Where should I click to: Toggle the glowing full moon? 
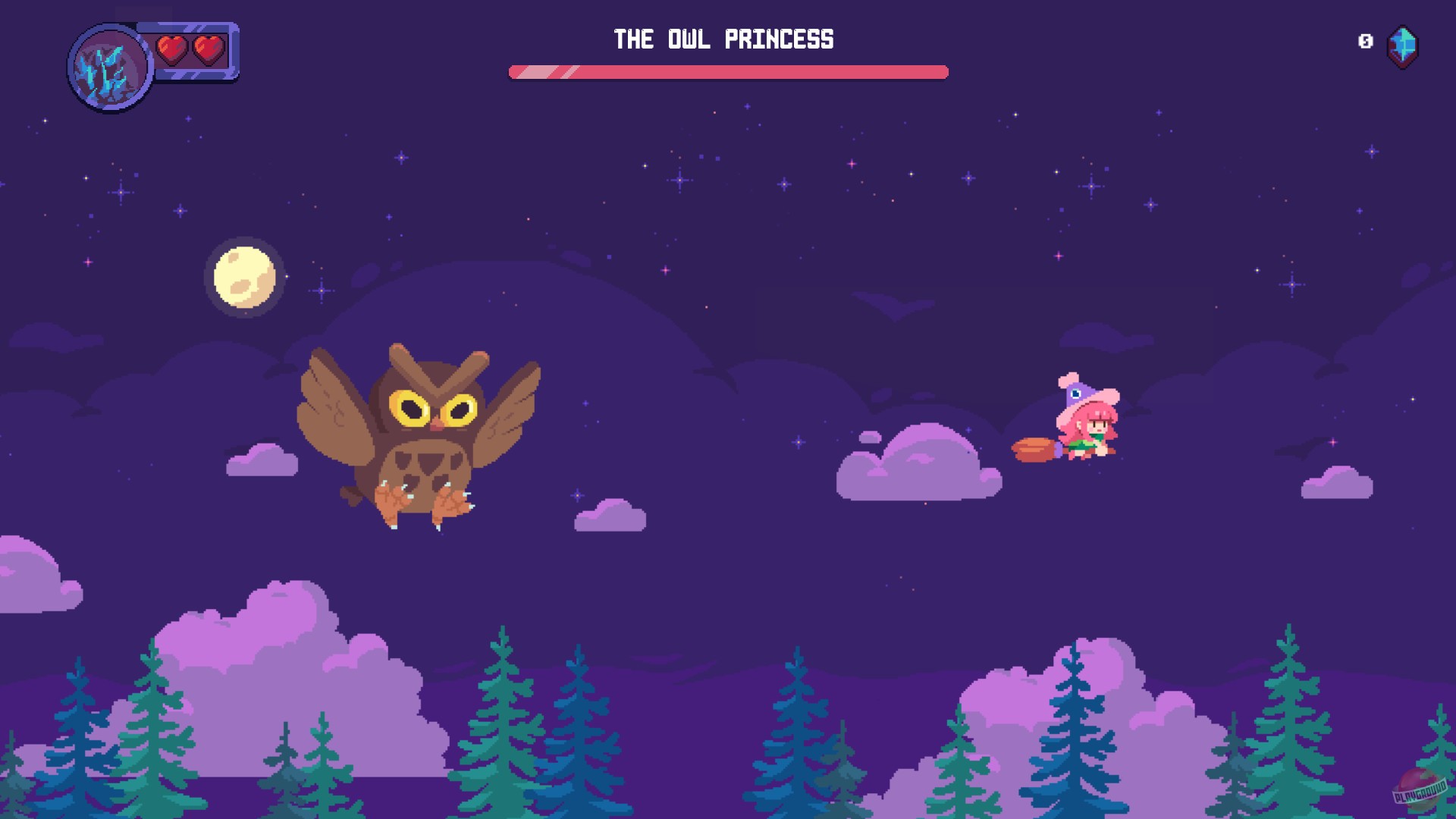tap(244, 277)
